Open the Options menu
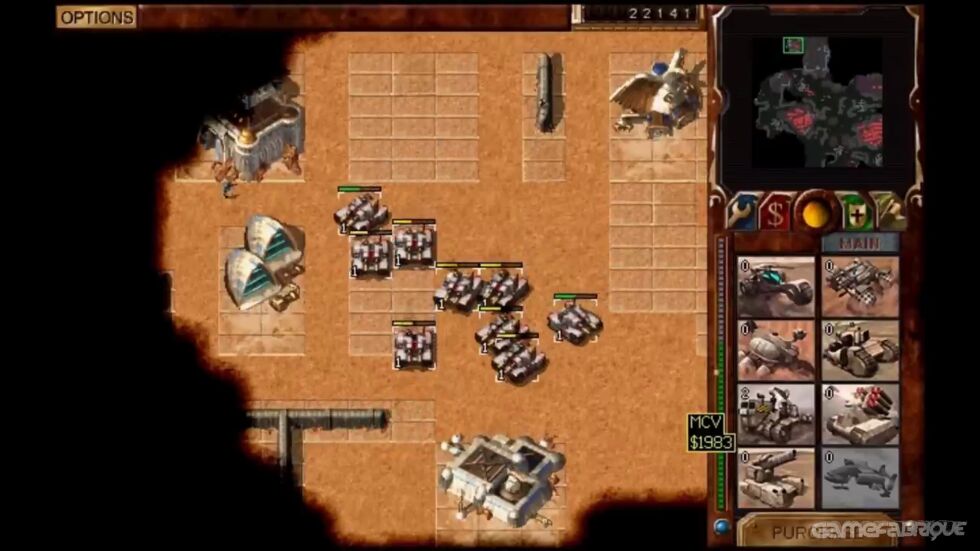The height and width of the screenshot is (551, 980). tap(96, 17)
